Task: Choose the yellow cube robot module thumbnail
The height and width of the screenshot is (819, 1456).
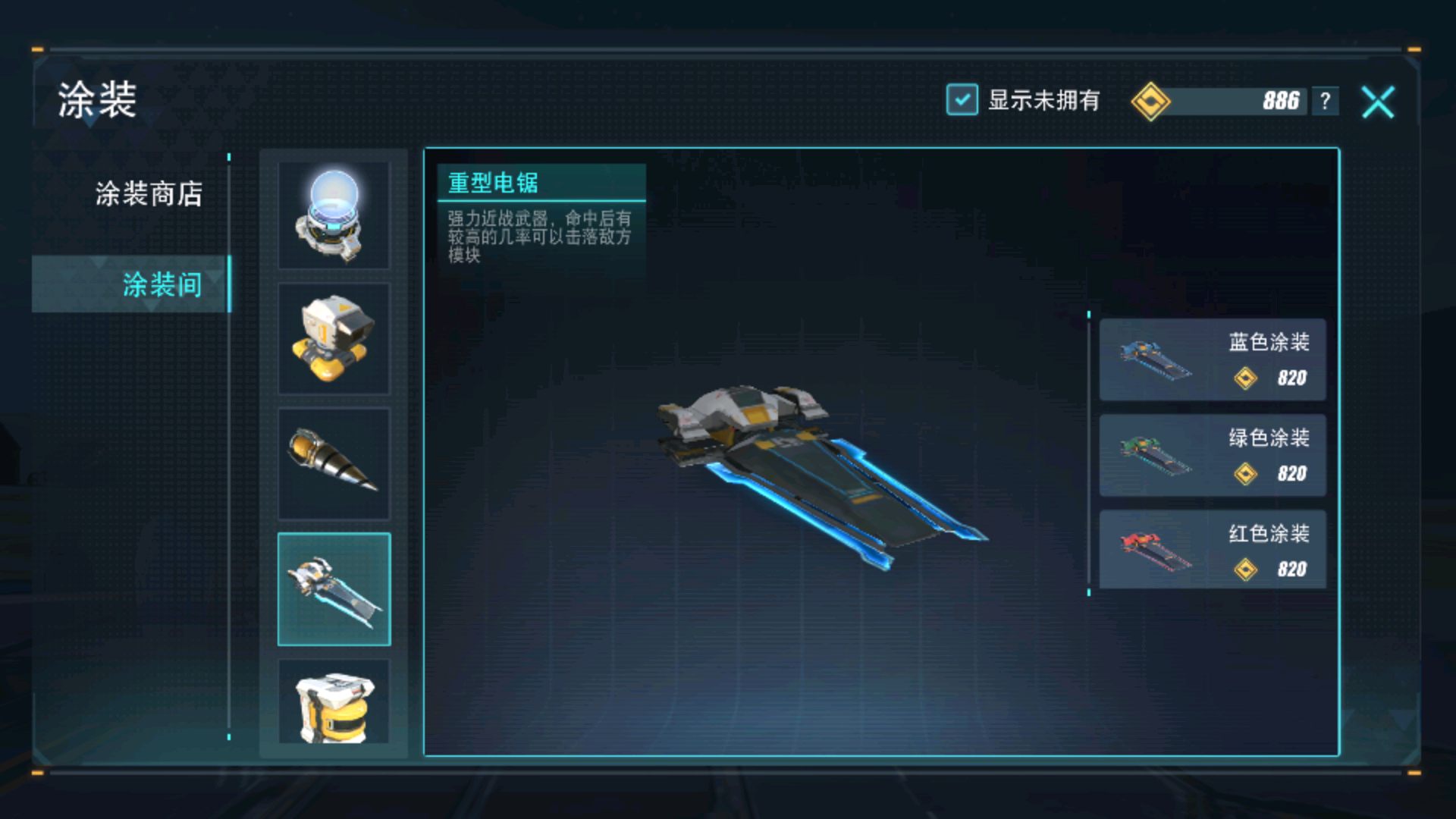Action: [334, 339]
